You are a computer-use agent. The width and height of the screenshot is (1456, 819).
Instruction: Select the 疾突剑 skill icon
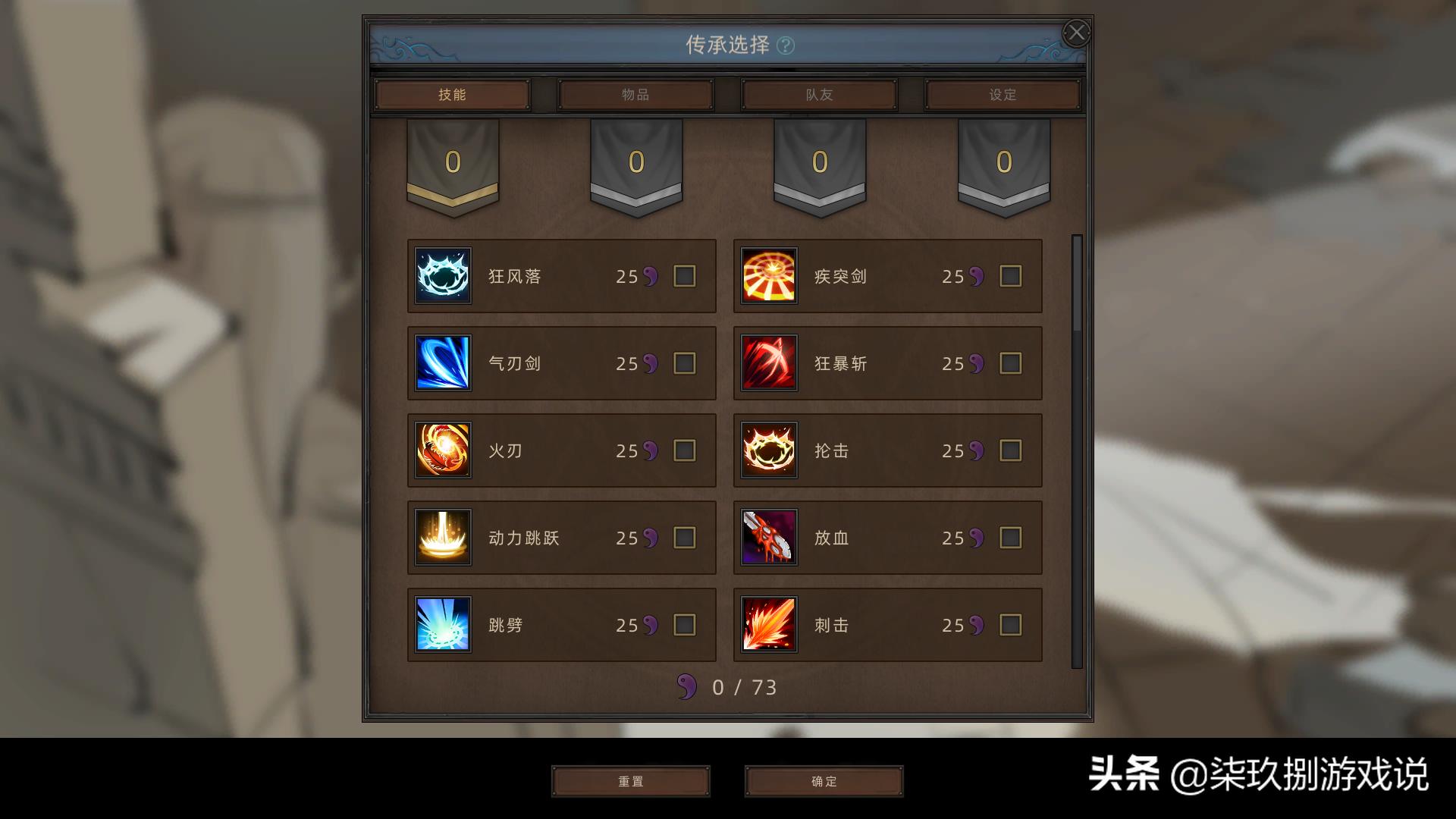tap(769, 276)
